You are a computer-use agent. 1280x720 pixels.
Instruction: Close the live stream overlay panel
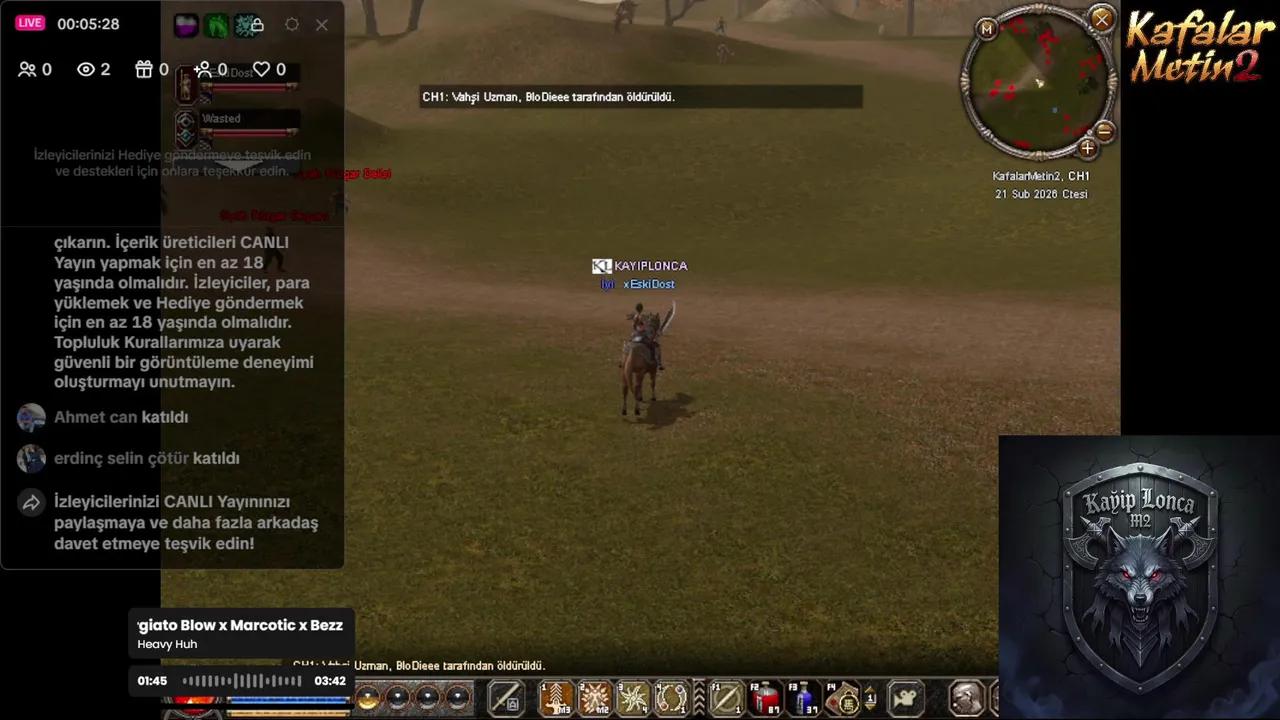322,25
